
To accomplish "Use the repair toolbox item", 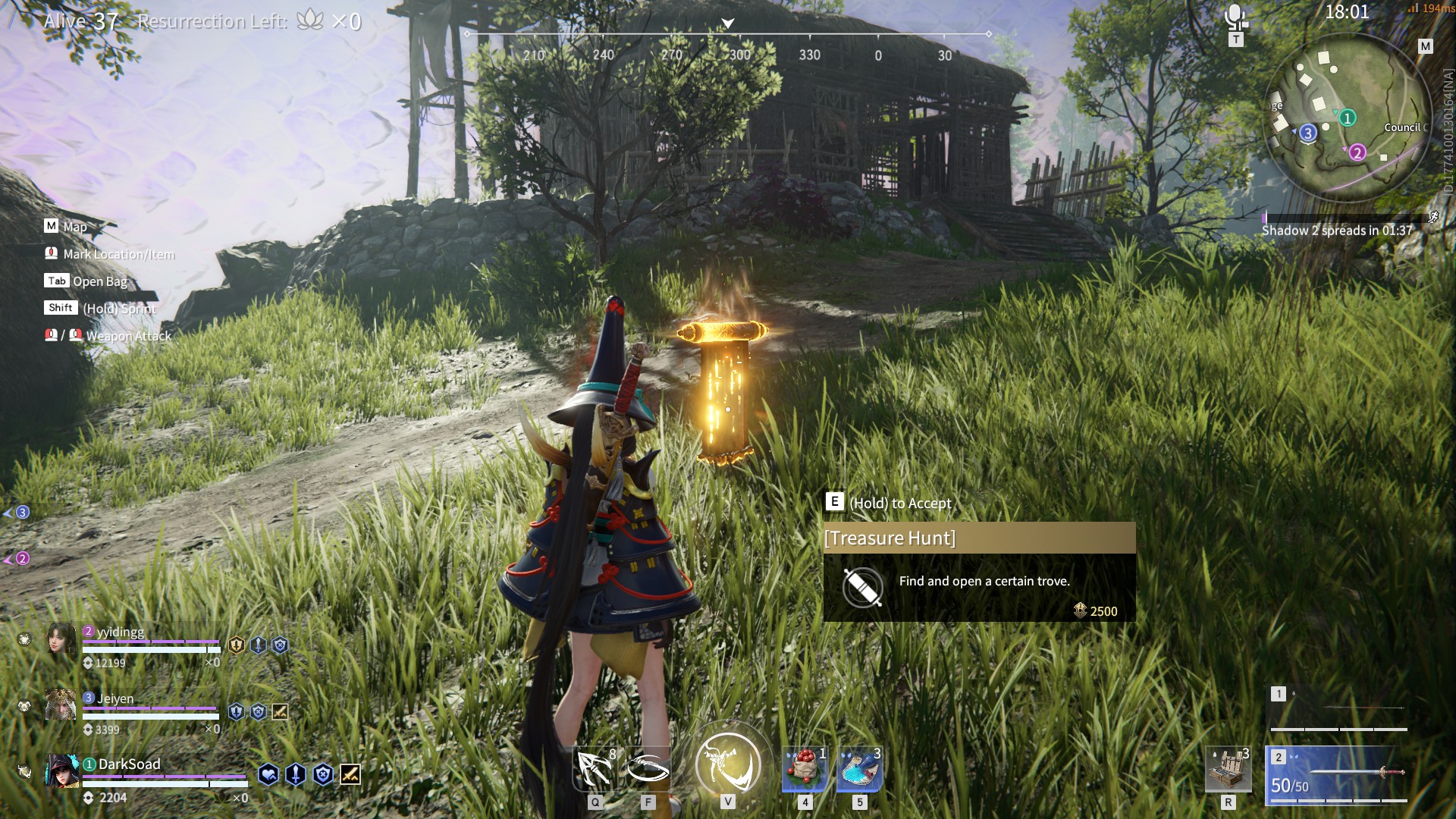I will click(1228, 768).
